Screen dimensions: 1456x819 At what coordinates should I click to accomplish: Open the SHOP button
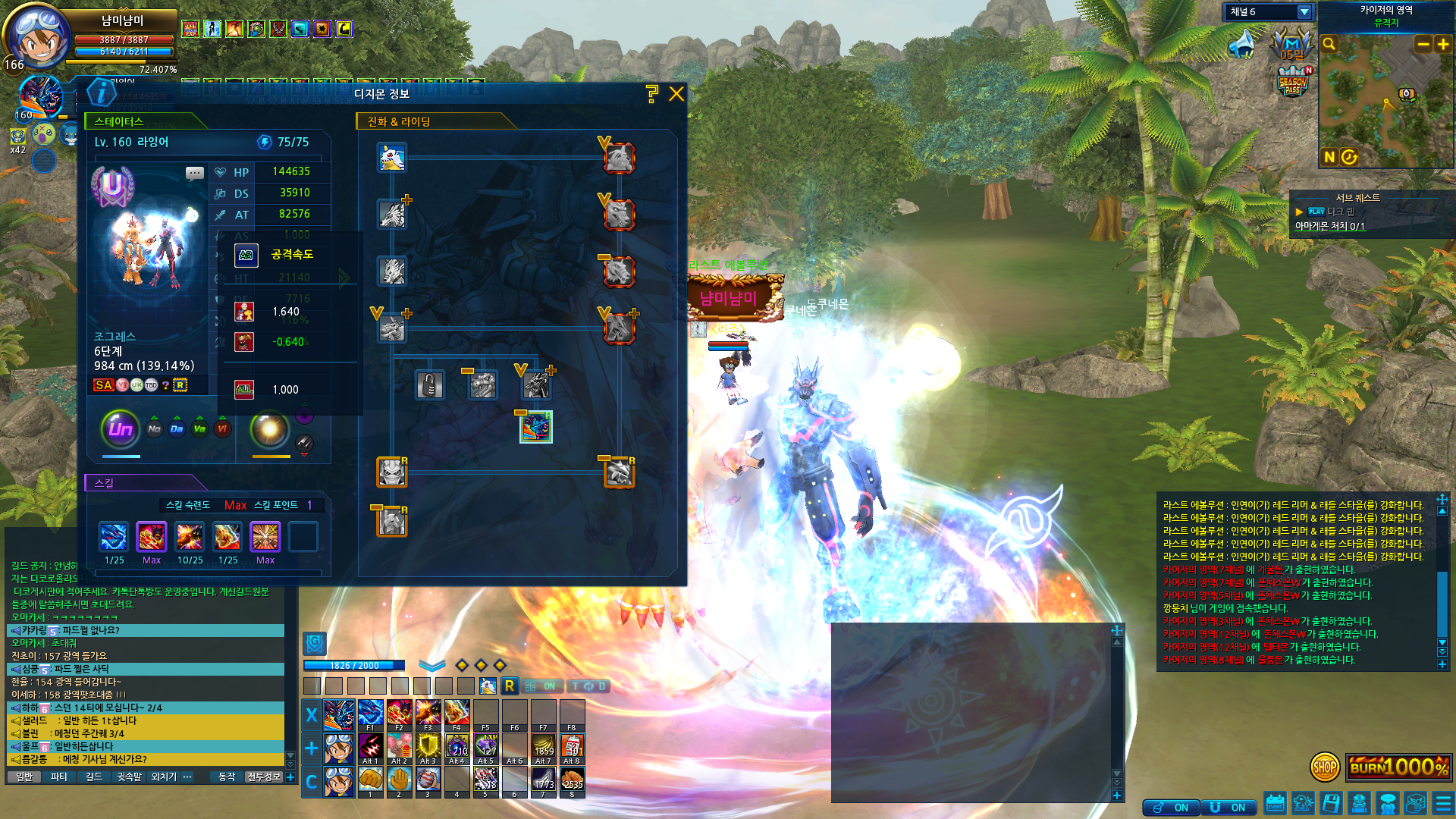coord(1325,767)
